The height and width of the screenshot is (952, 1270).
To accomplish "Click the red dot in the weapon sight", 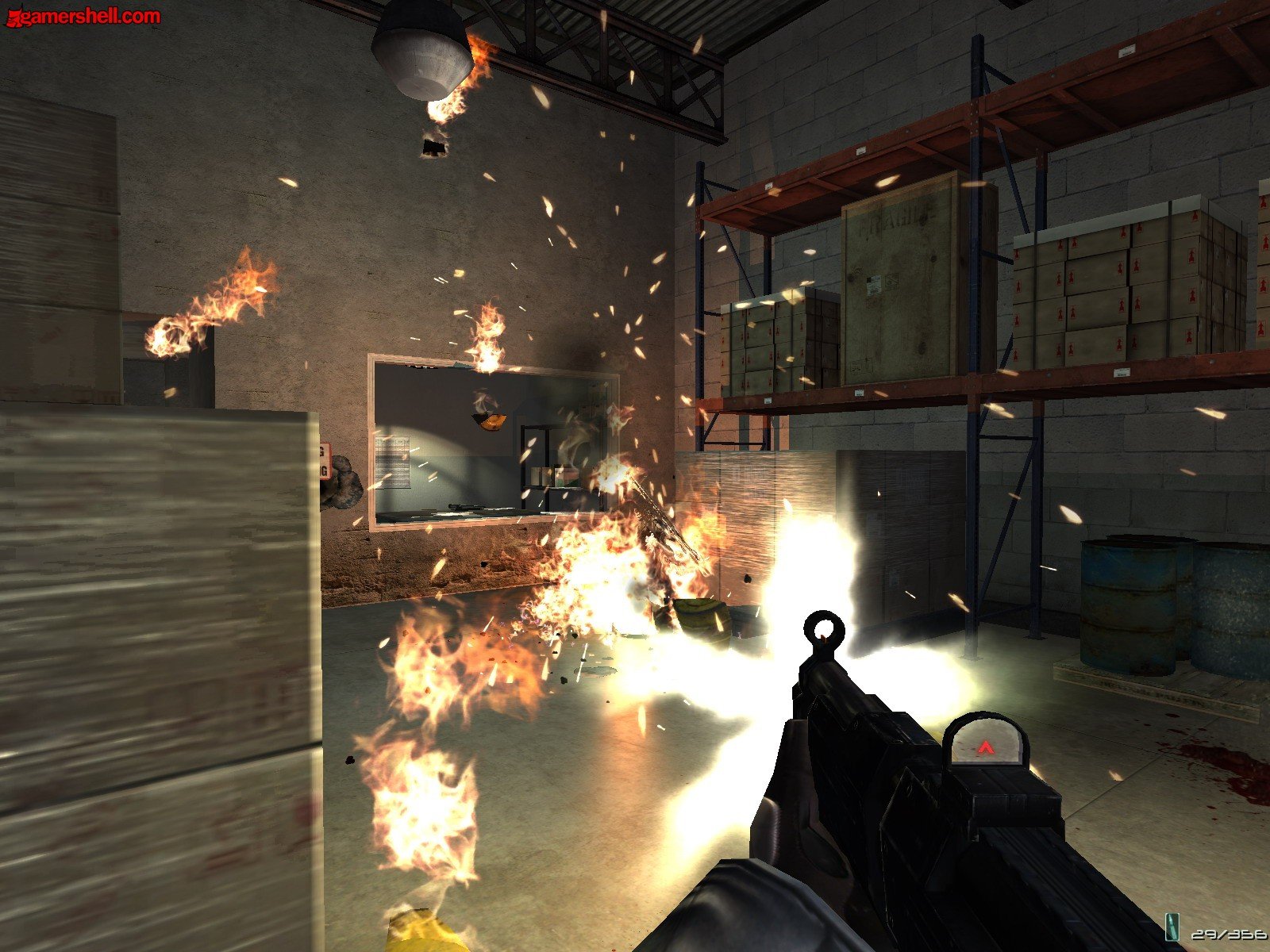I will 987,746.
